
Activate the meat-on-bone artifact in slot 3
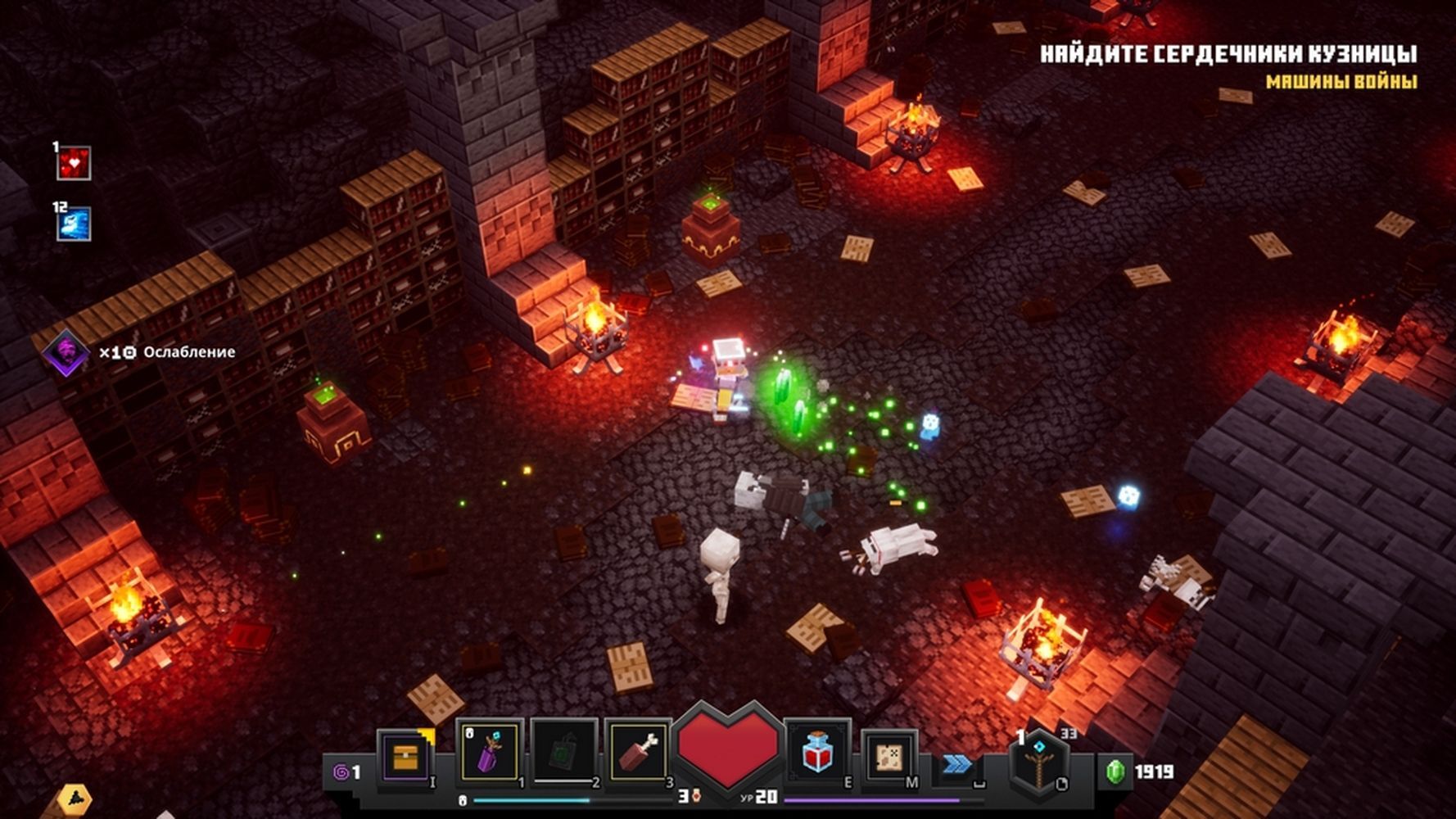638,752
